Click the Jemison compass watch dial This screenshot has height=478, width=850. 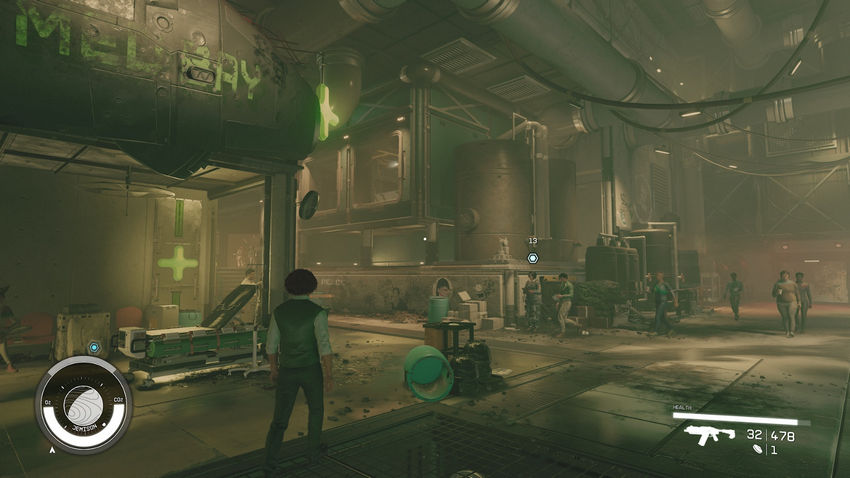(x=83, y=404)
